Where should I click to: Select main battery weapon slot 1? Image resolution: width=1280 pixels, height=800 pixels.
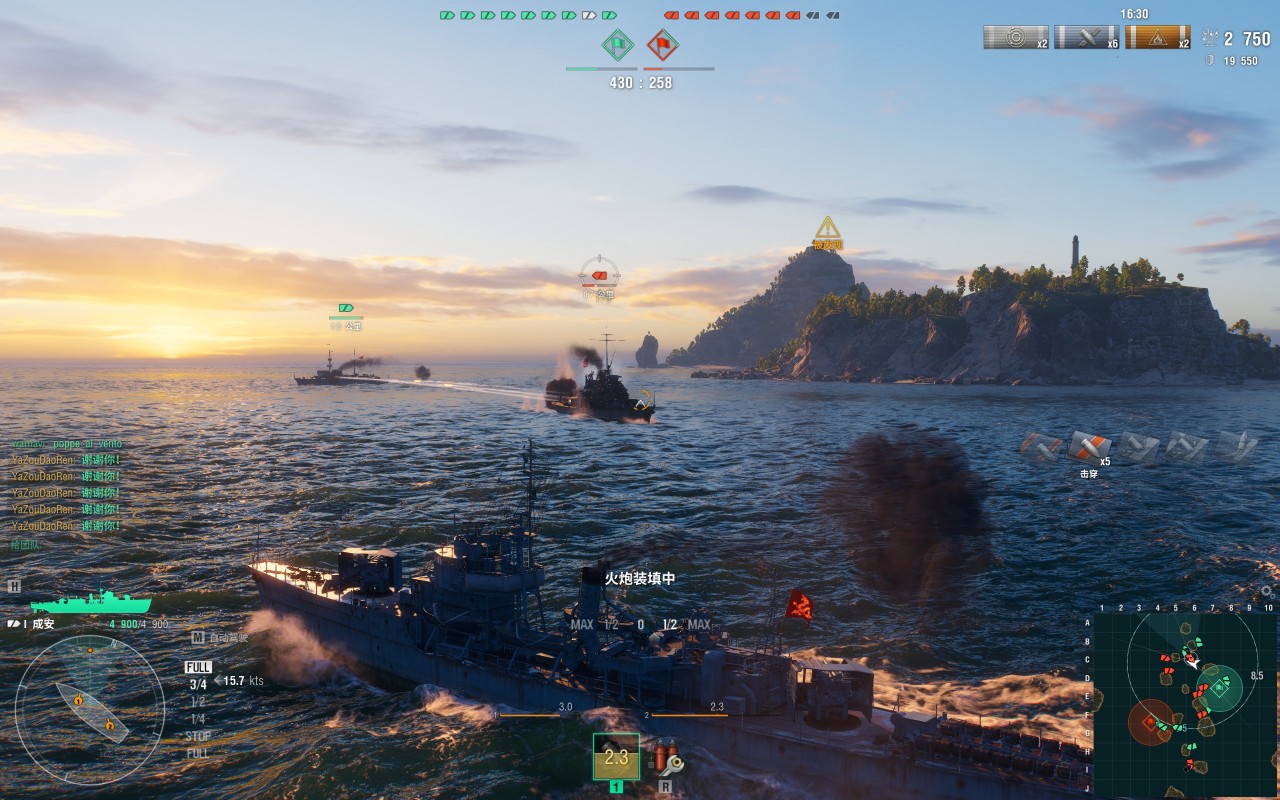tap(616, 757)
